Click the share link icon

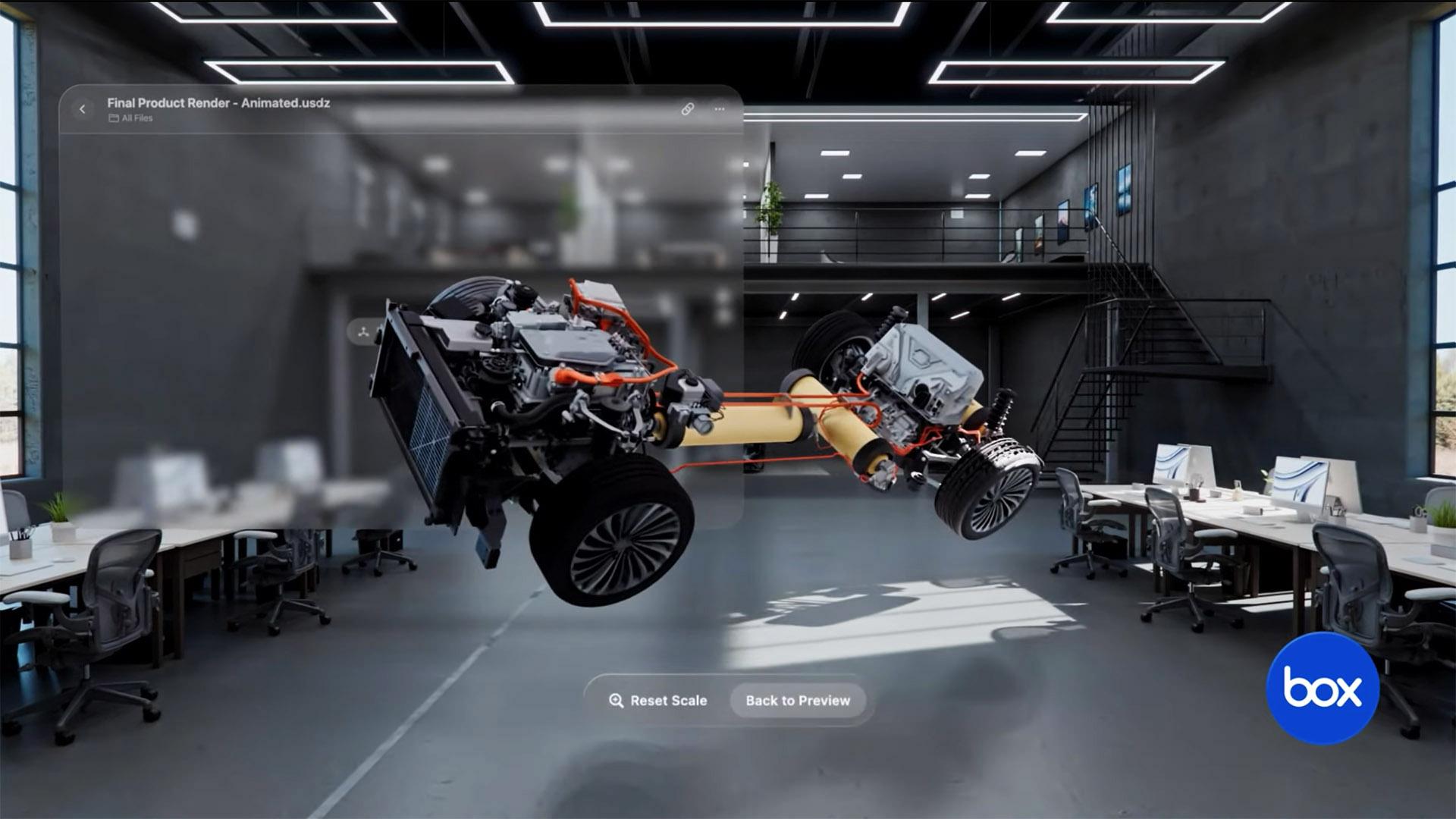[689, 108]
